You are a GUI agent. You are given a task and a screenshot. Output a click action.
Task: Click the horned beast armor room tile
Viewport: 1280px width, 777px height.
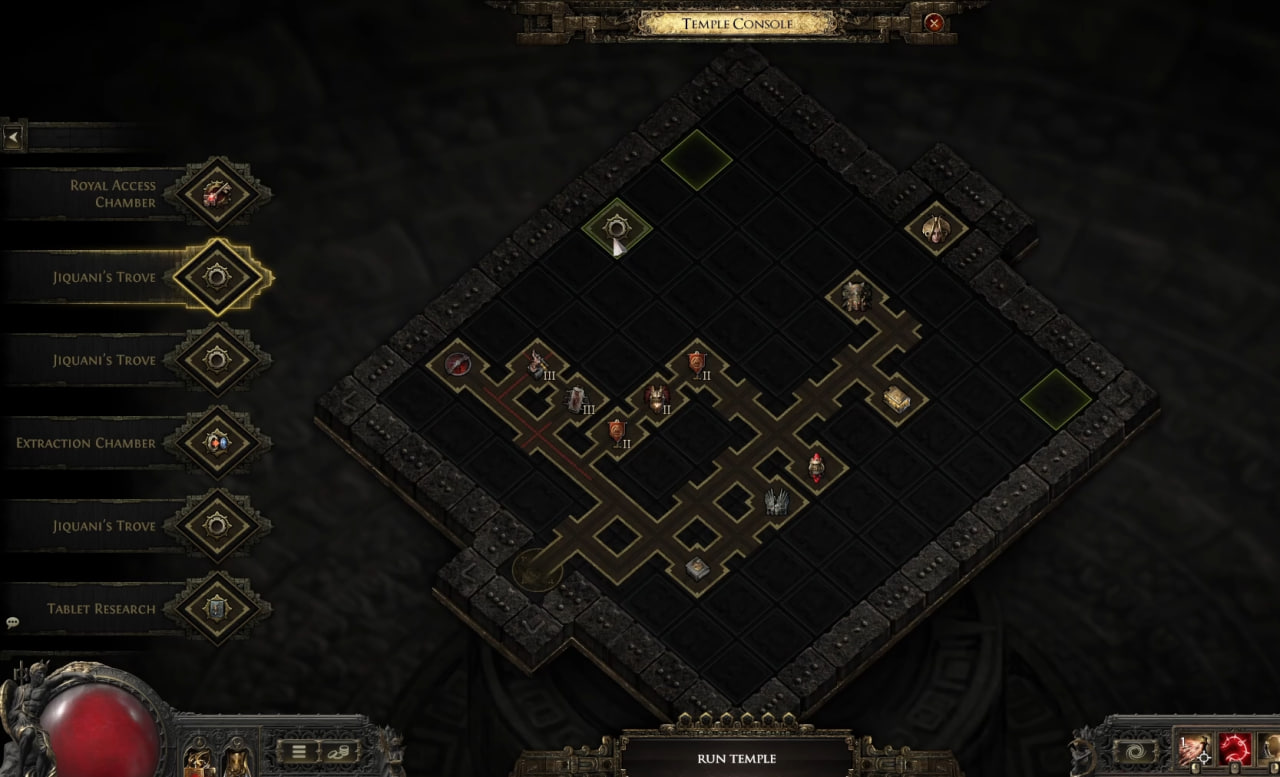tap(856, 295)
